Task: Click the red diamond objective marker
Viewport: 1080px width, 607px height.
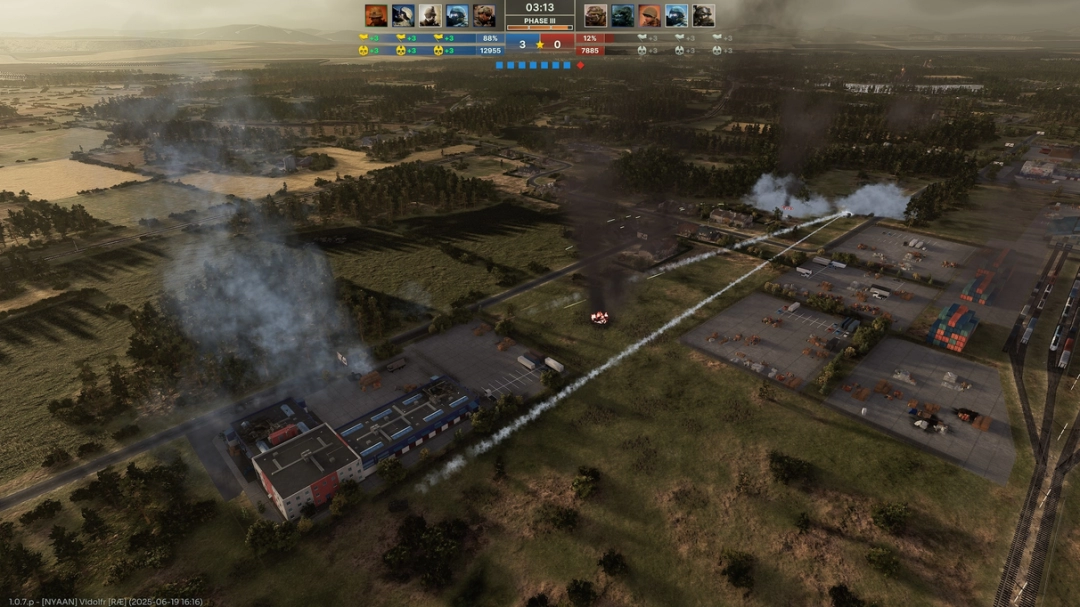Action: point(580,65)
